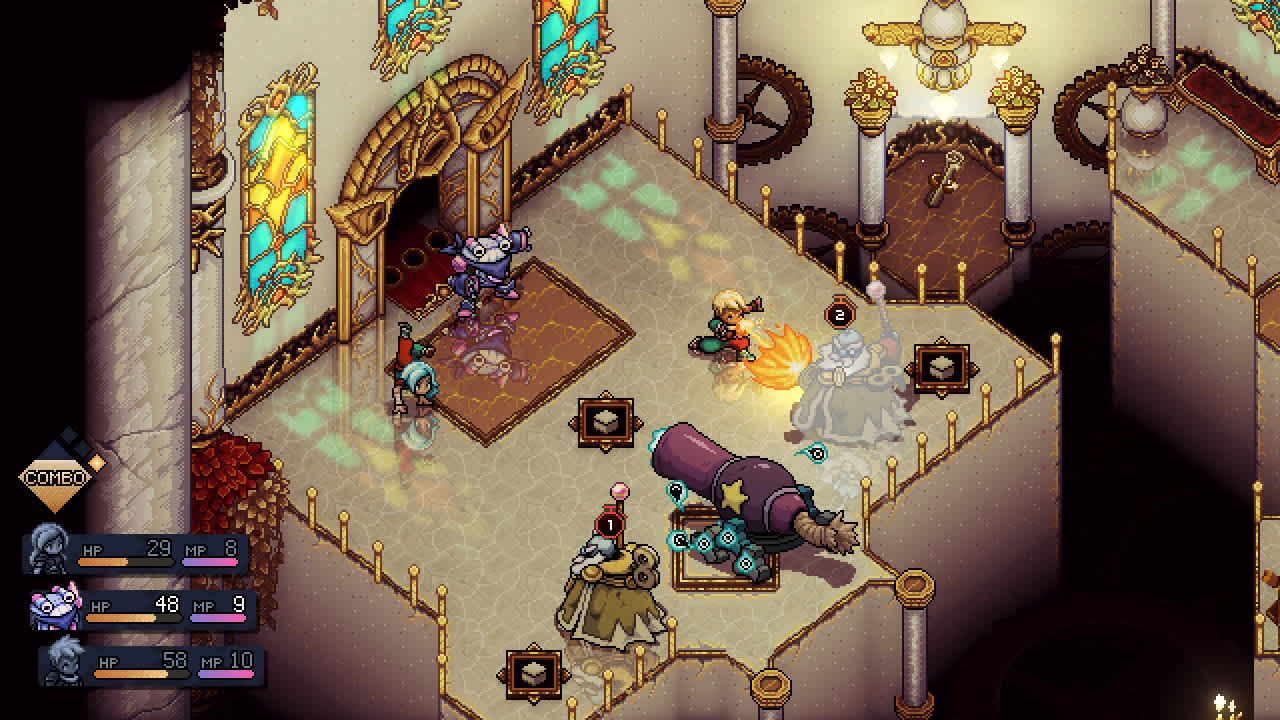Click the crate marker tile in the room center
This screenshot has width=1280, height=720.
pos(606,419)
